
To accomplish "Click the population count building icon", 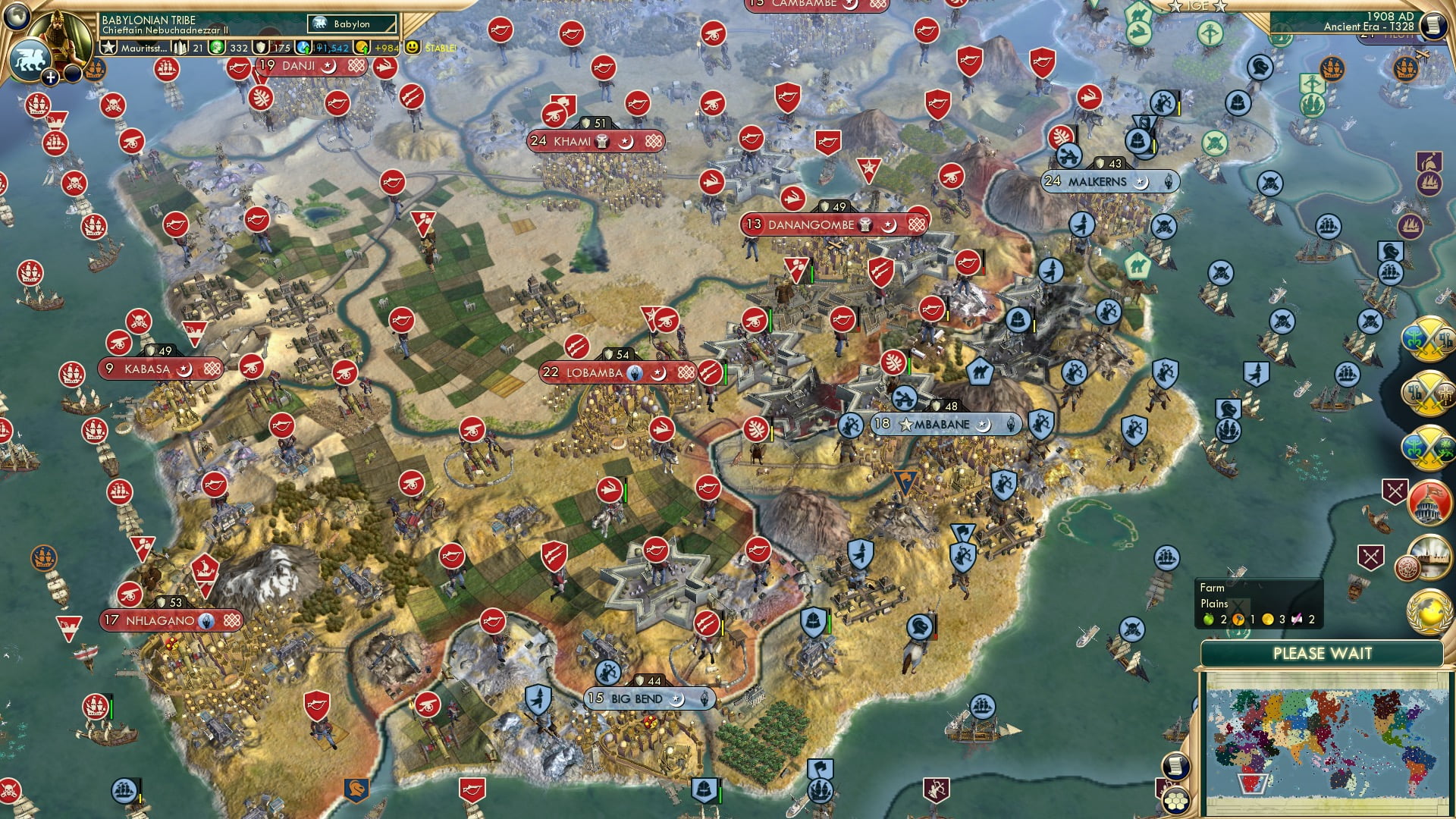I will coord(179,46).
